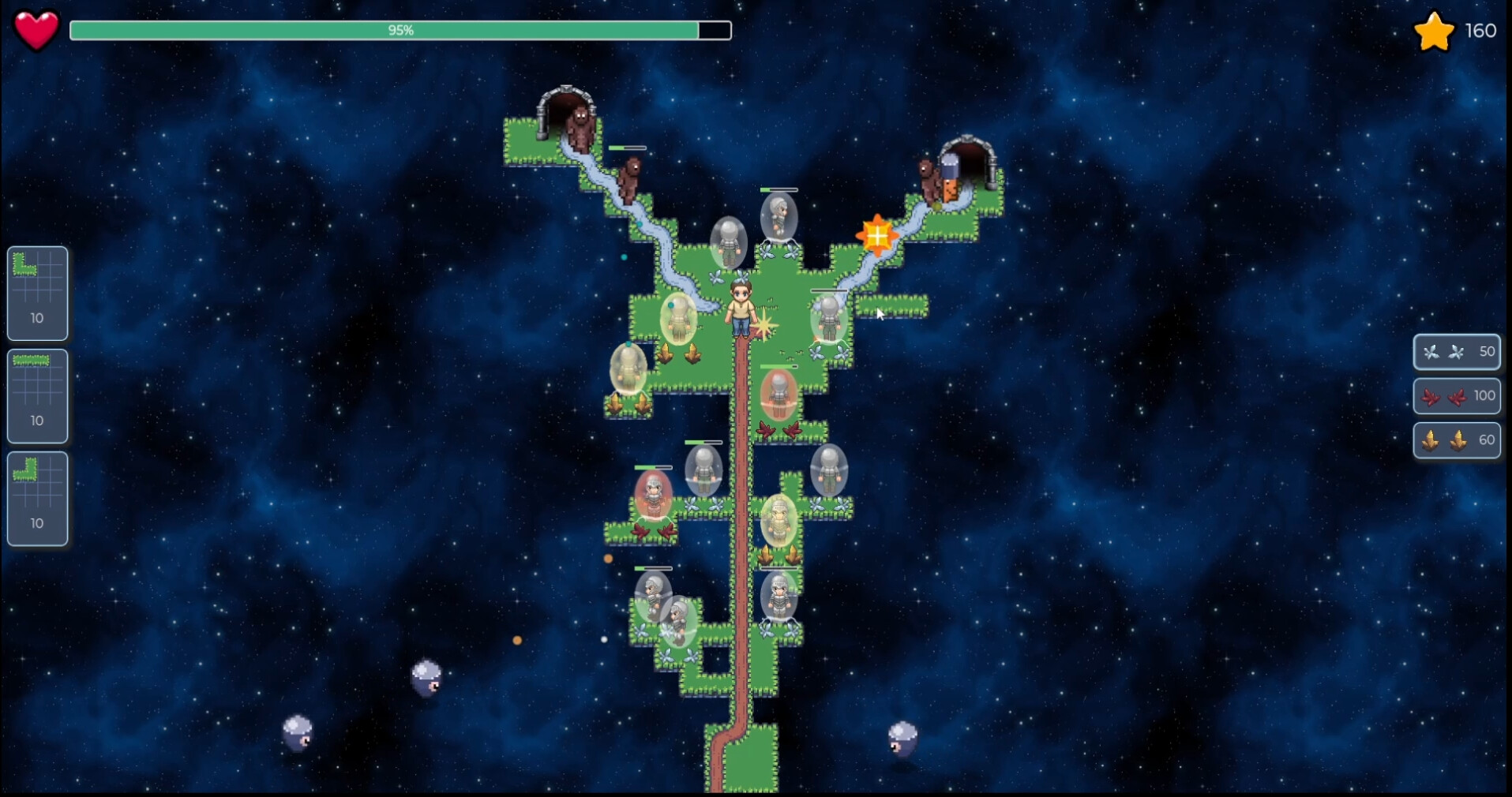Select the red crystal resource panel showing 100
Screen dimensions: 1512x797
1456,396
